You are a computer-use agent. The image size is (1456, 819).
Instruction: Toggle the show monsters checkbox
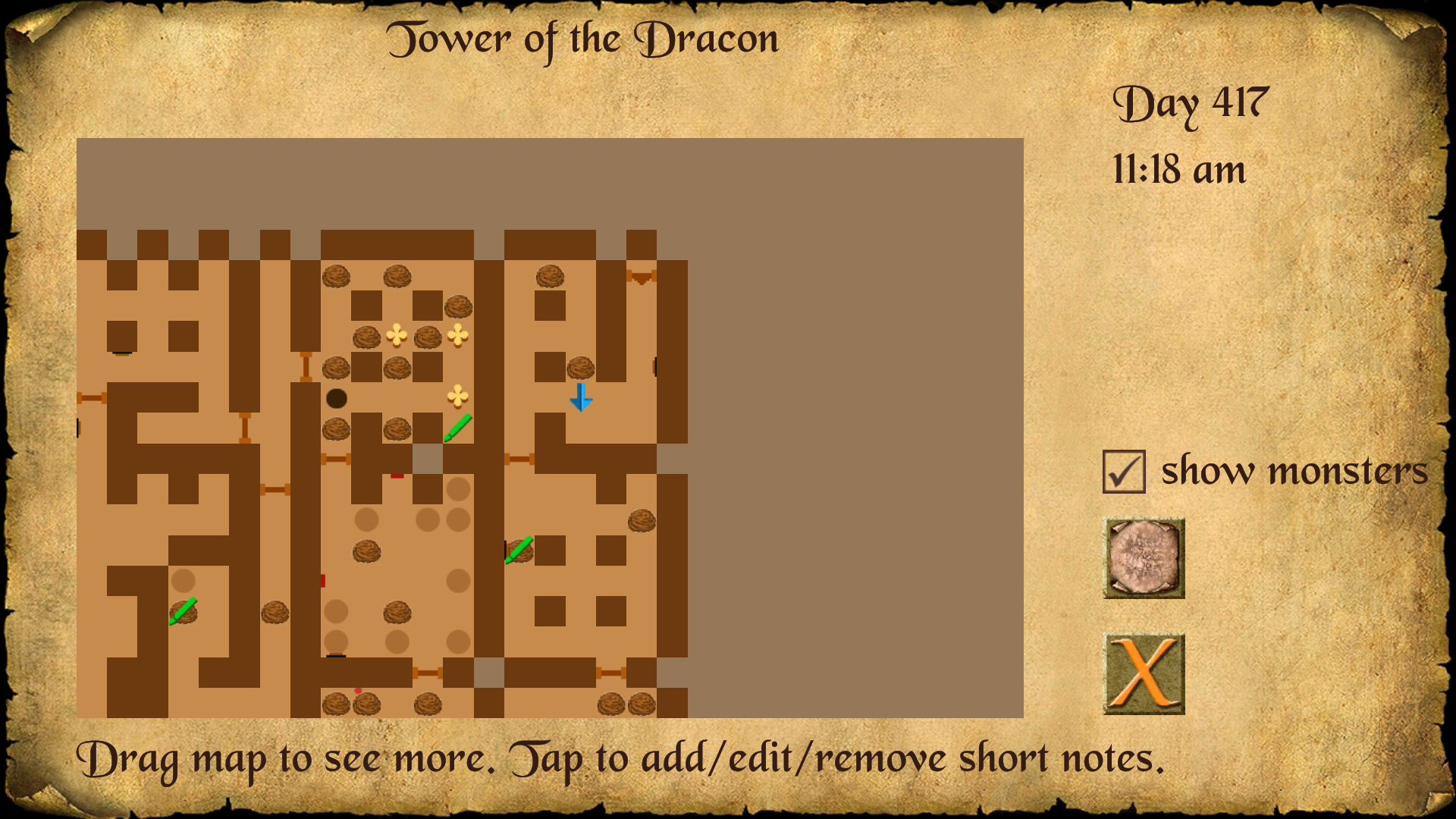tap(1124, 472)
